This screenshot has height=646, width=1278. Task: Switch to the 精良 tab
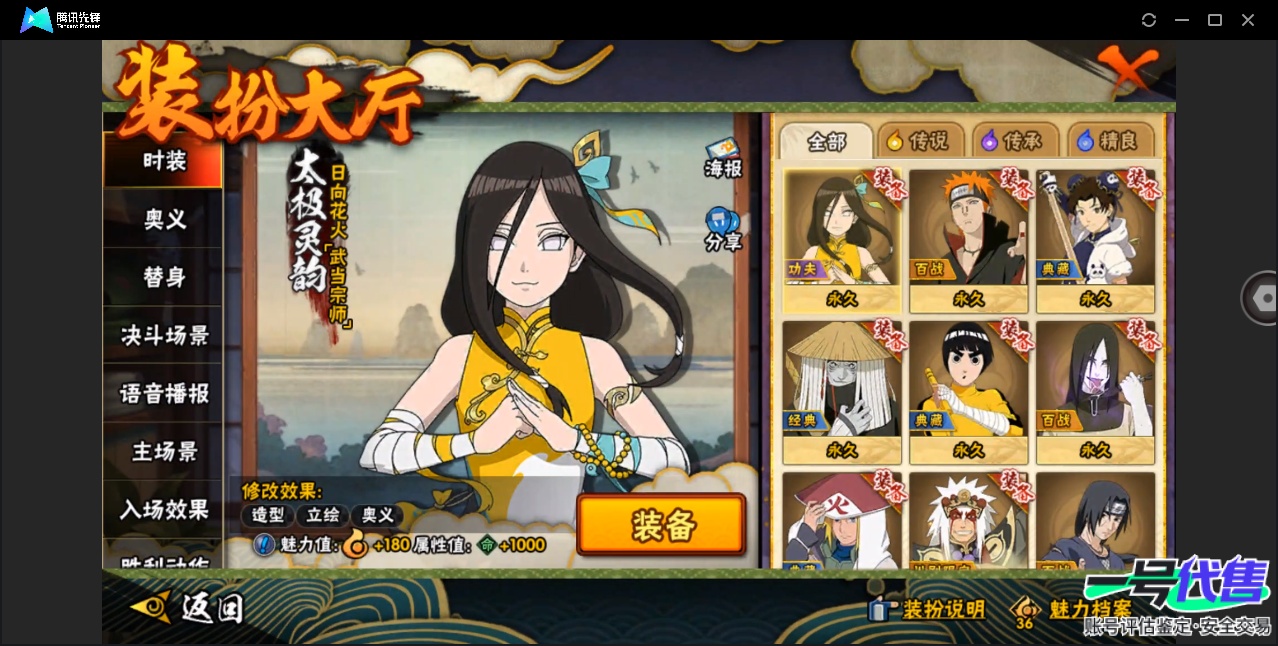click(1109, 141)
